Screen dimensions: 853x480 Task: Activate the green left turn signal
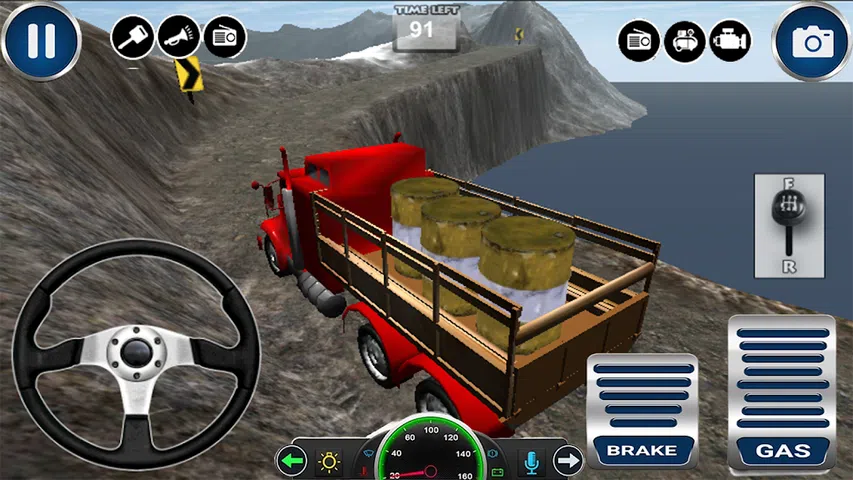[x=291, y=461]
